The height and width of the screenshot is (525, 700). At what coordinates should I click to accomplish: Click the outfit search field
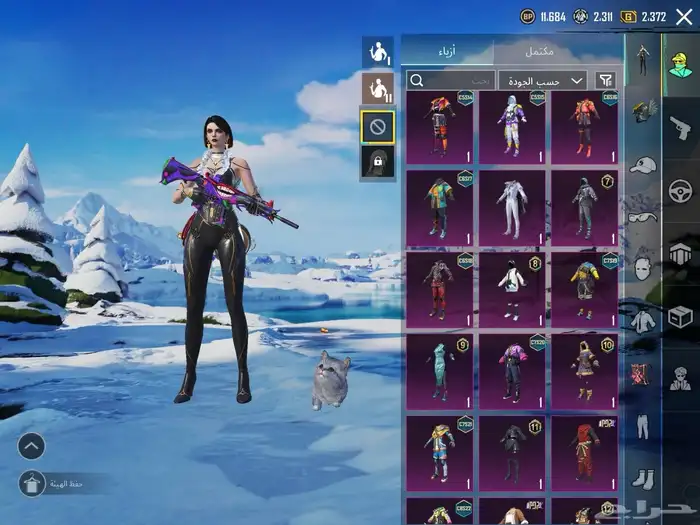[x=450, y=80]
